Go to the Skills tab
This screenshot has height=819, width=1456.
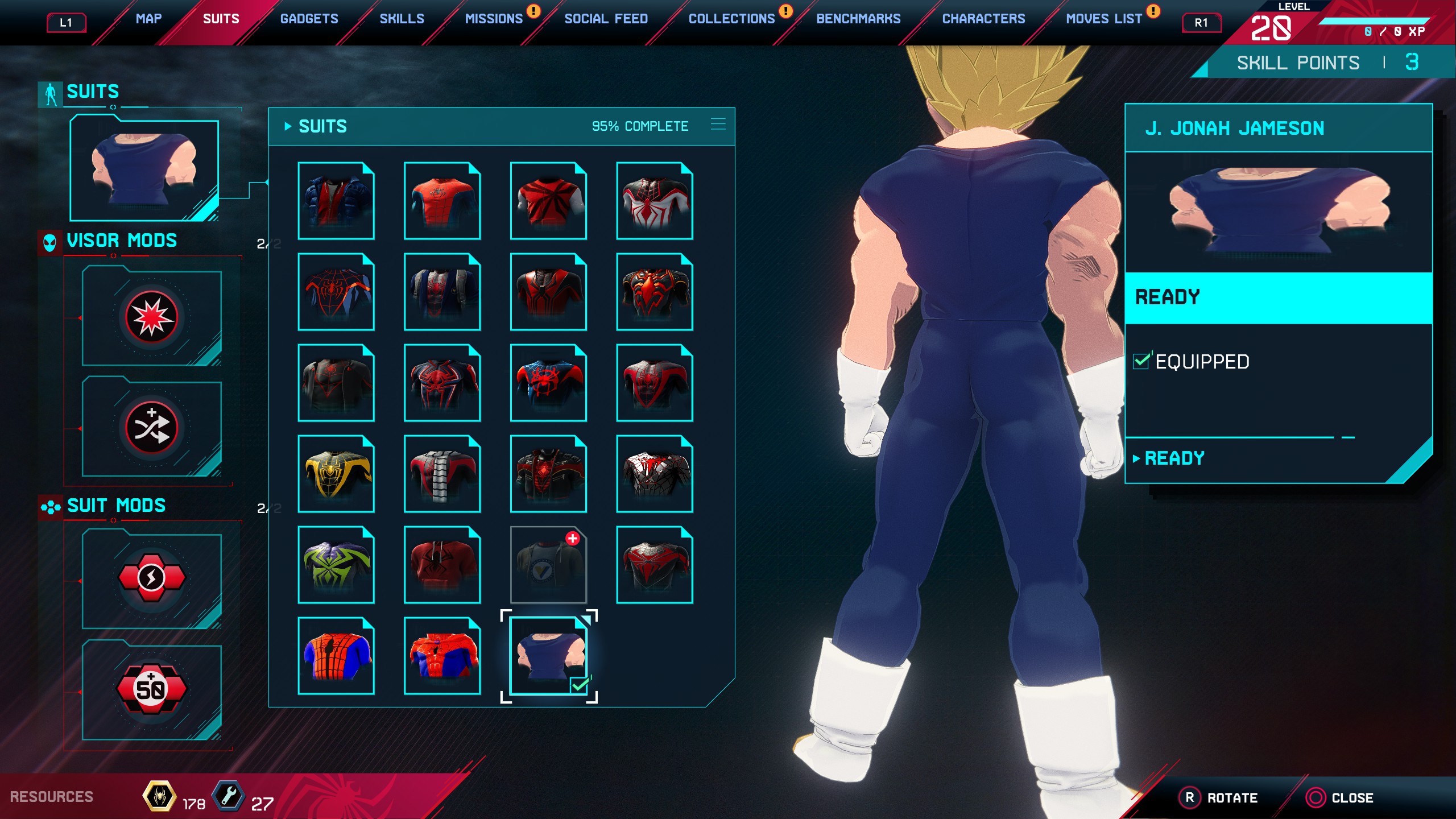(402, 19)
